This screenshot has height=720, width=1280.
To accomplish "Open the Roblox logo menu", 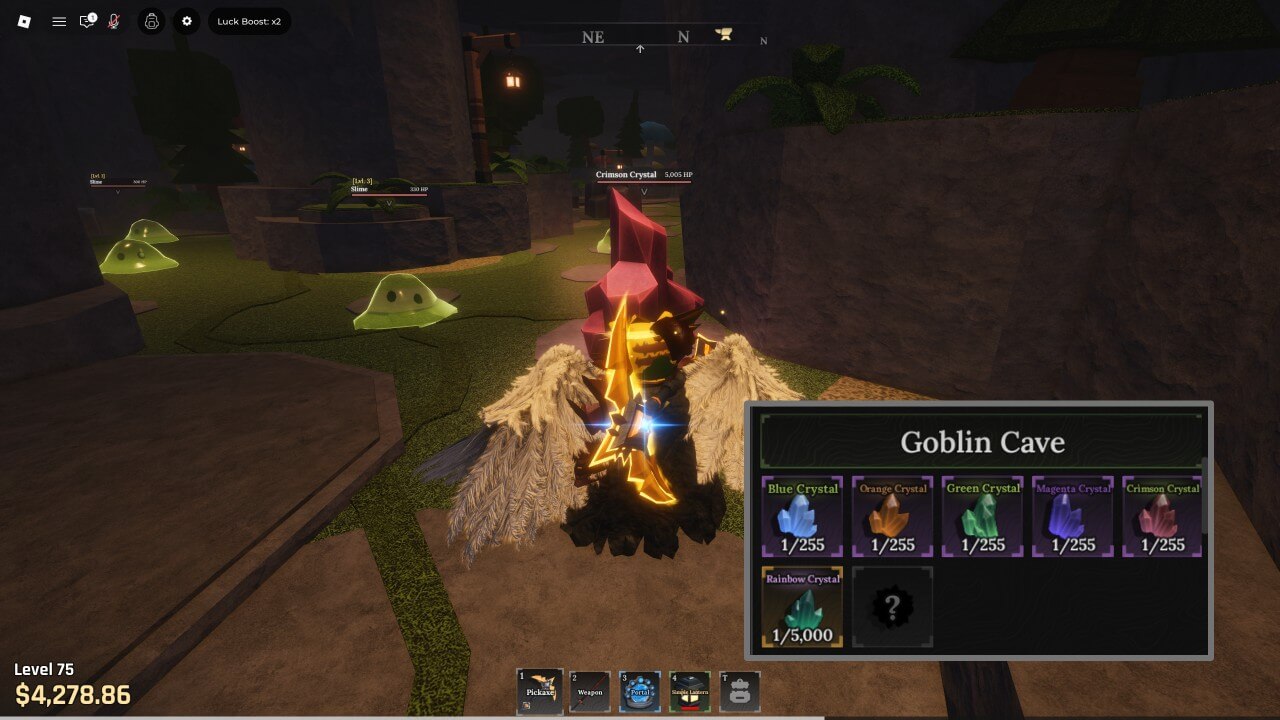I will click(x=25, y=21).
